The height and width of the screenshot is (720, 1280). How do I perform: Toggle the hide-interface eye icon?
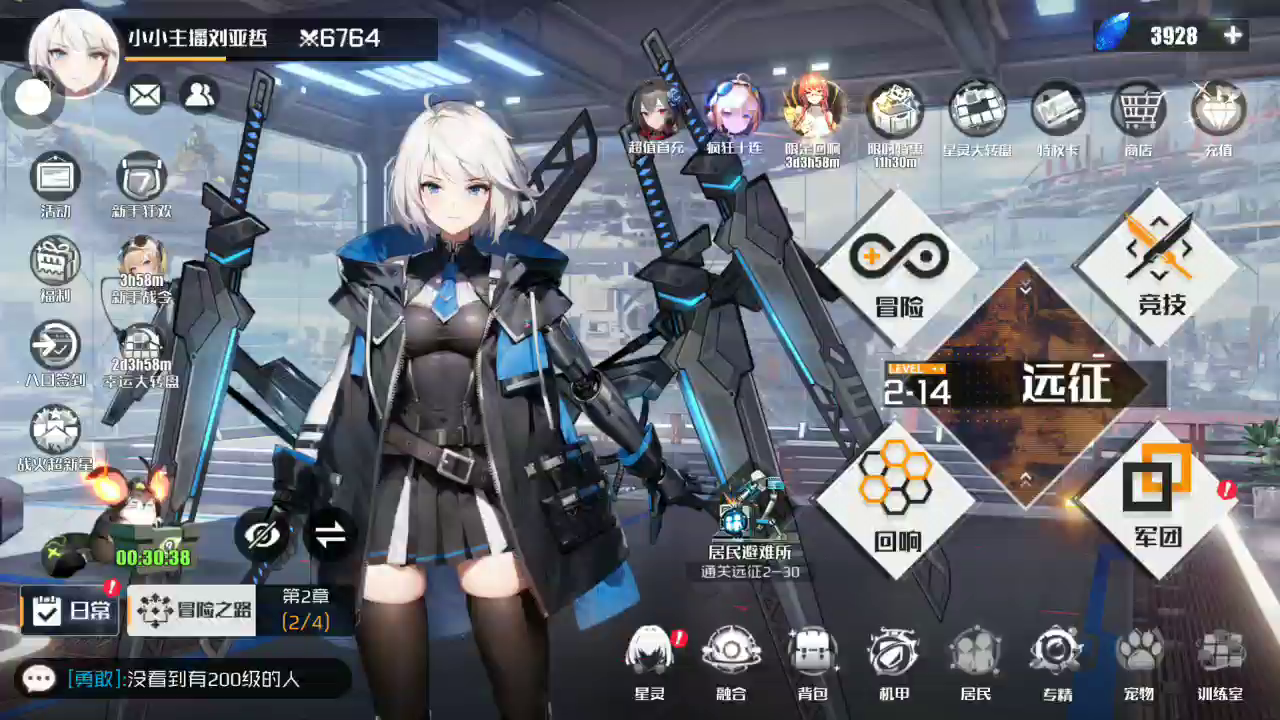coord(262,535)
